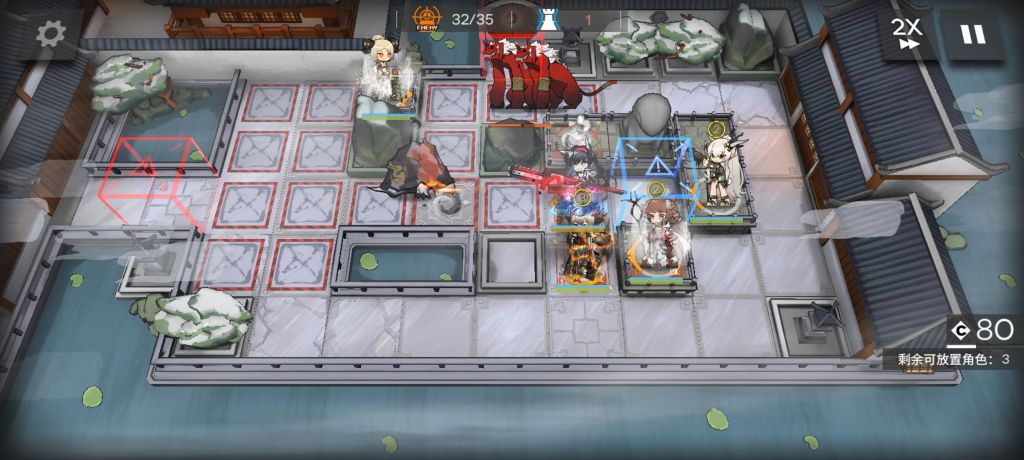Open the settings gear menu
1024x460 pixels.
pos(51,34)
